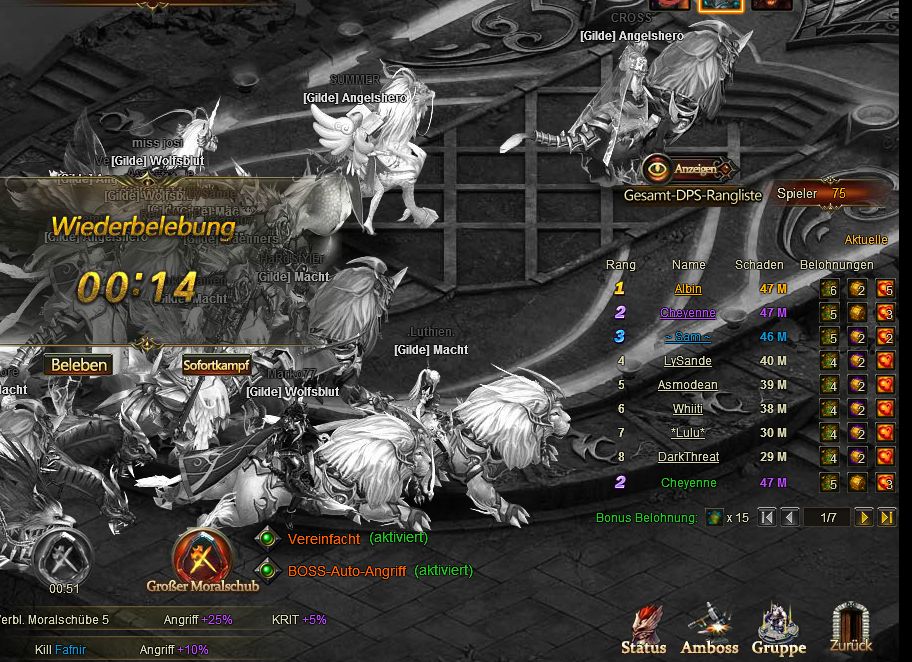Open the Gruppe menu

778,629
